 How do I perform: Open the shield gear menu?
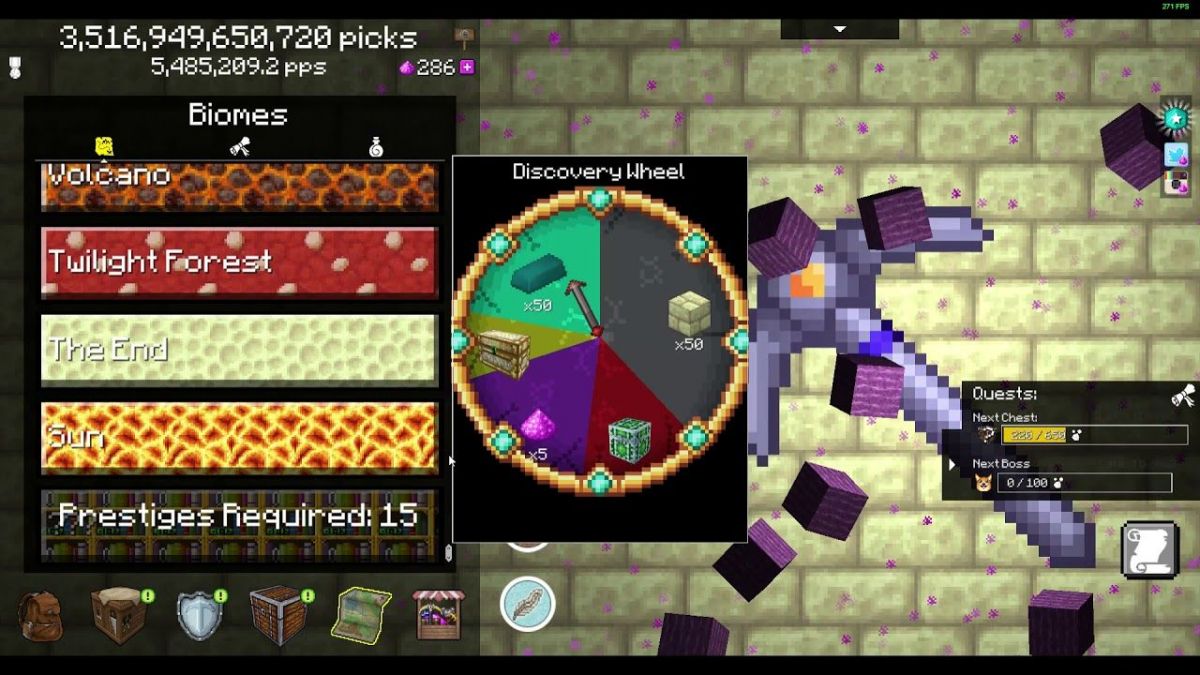tap(199, 614)
